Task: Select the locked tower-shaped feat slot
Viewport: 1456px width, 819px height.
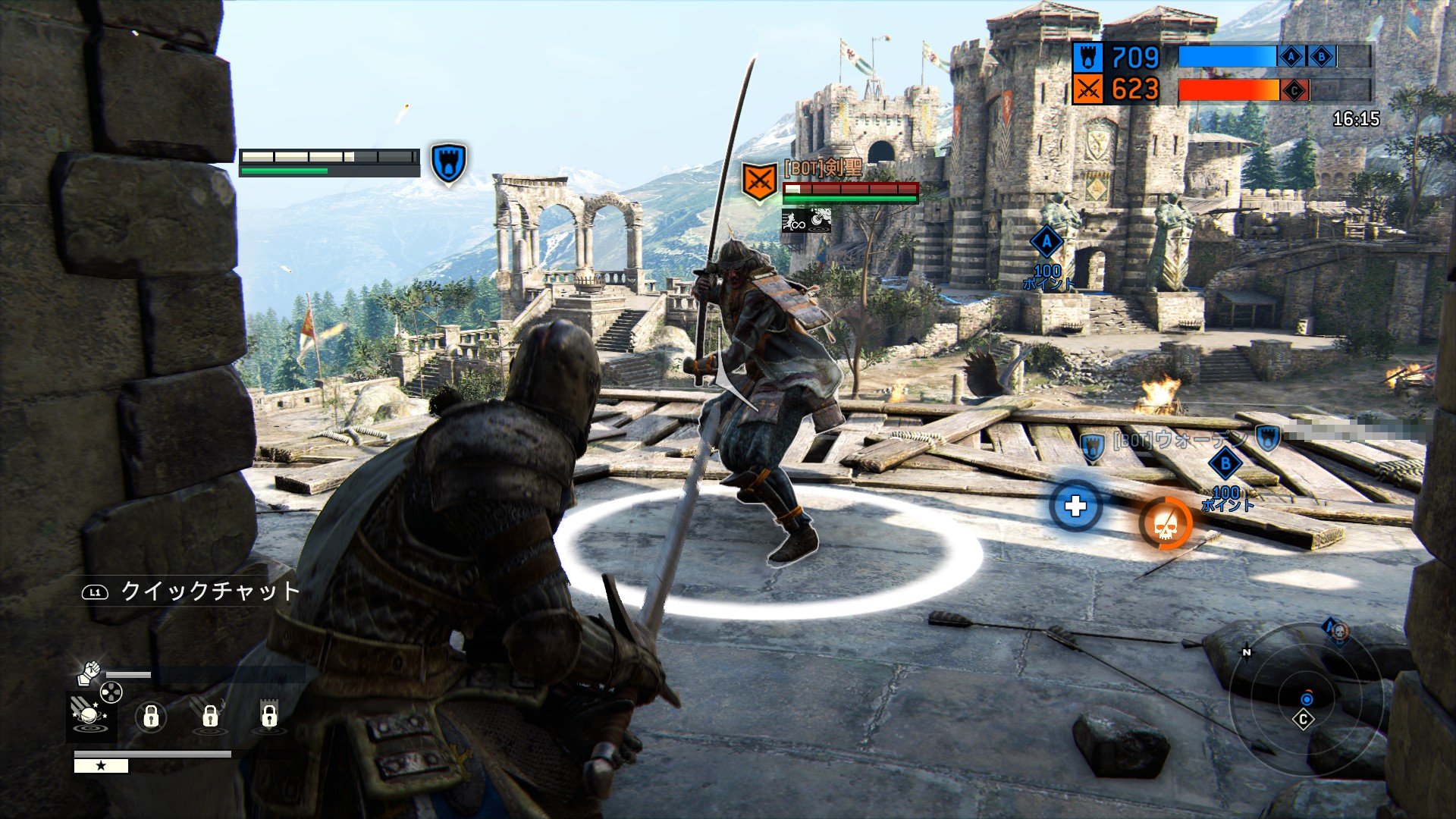Action: click(x=269, y=714)
